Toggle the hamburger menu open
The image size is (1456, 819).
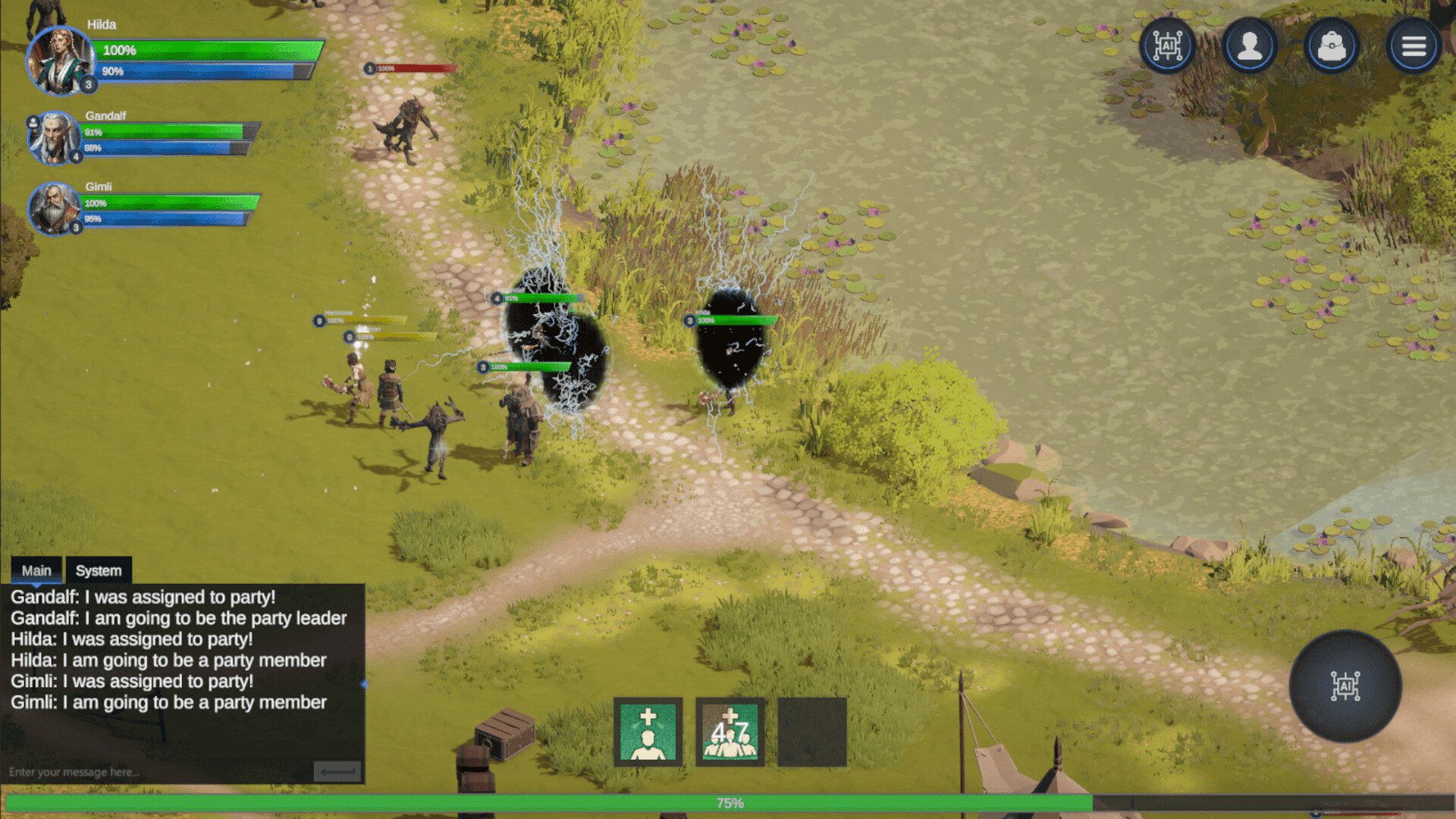1414,45
